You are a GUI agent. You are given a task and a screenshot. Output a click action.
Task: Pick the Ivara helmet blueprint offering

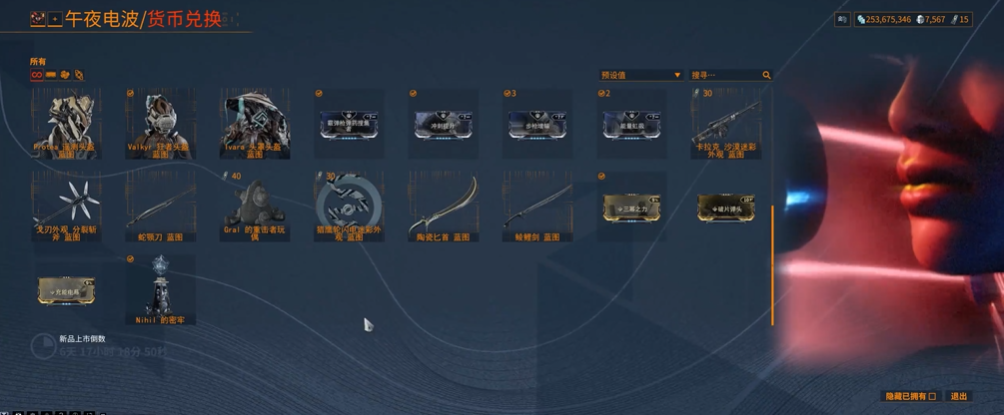[x=254, y=124]
